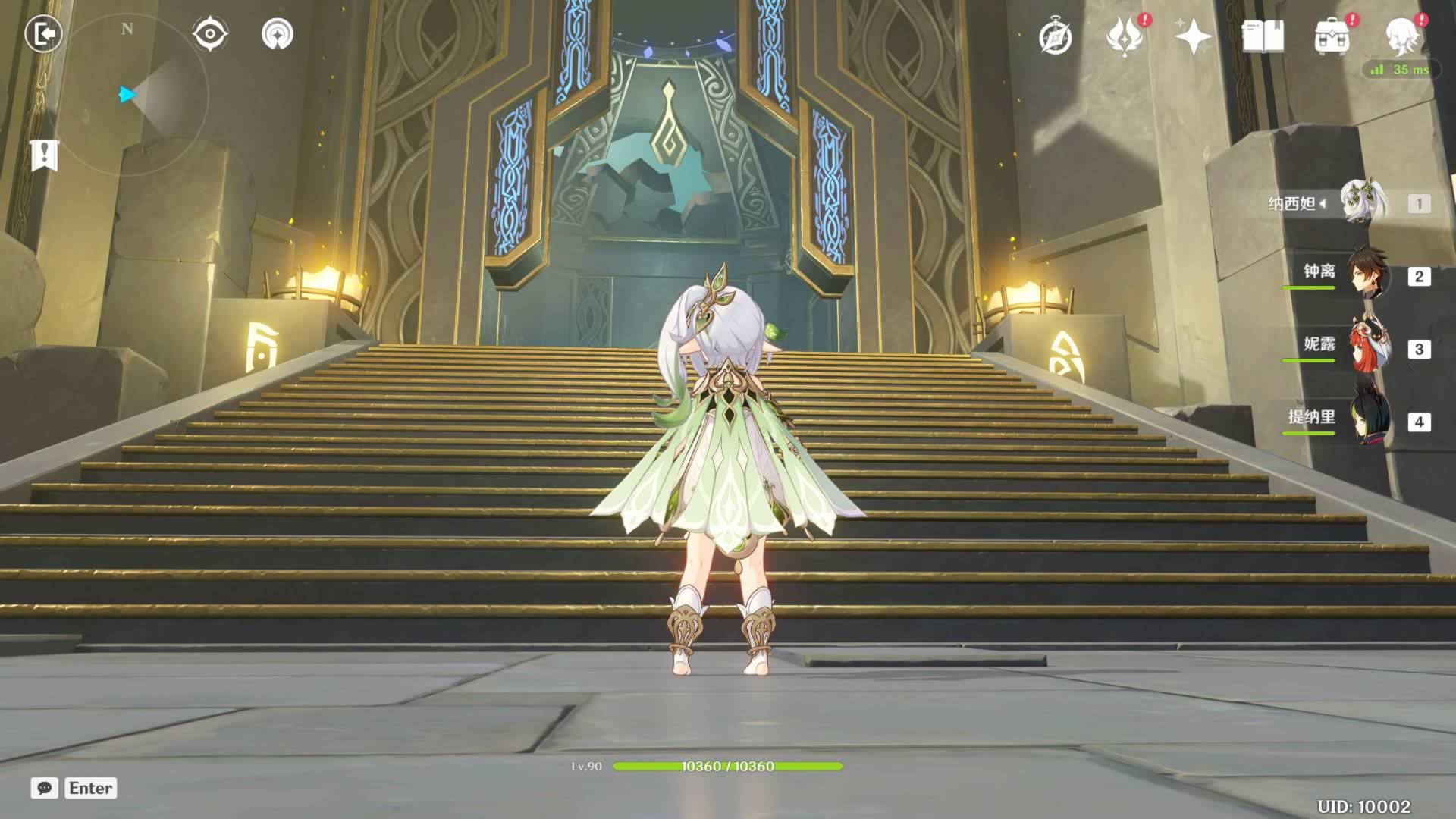Open the four-pointed star wish icon
The image size is (1456, 819).
coord(1193,36)
